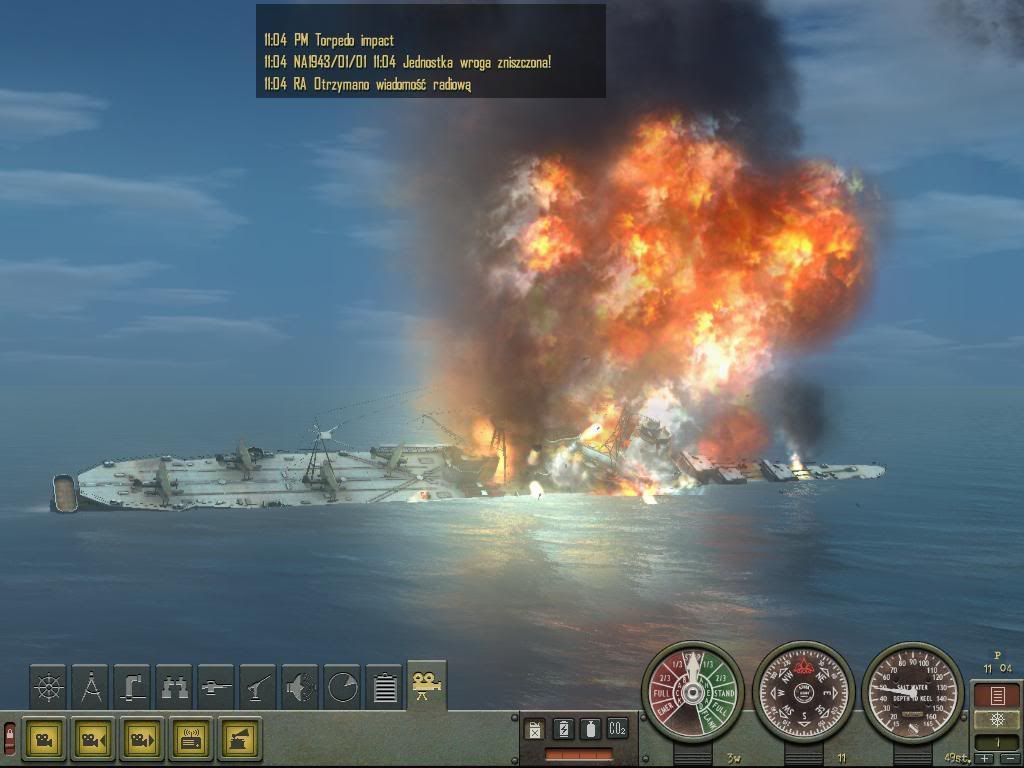The width and height of the screenshot is (1024, 768).
Task: Select the yellow film camera tab
Action: 427,686
